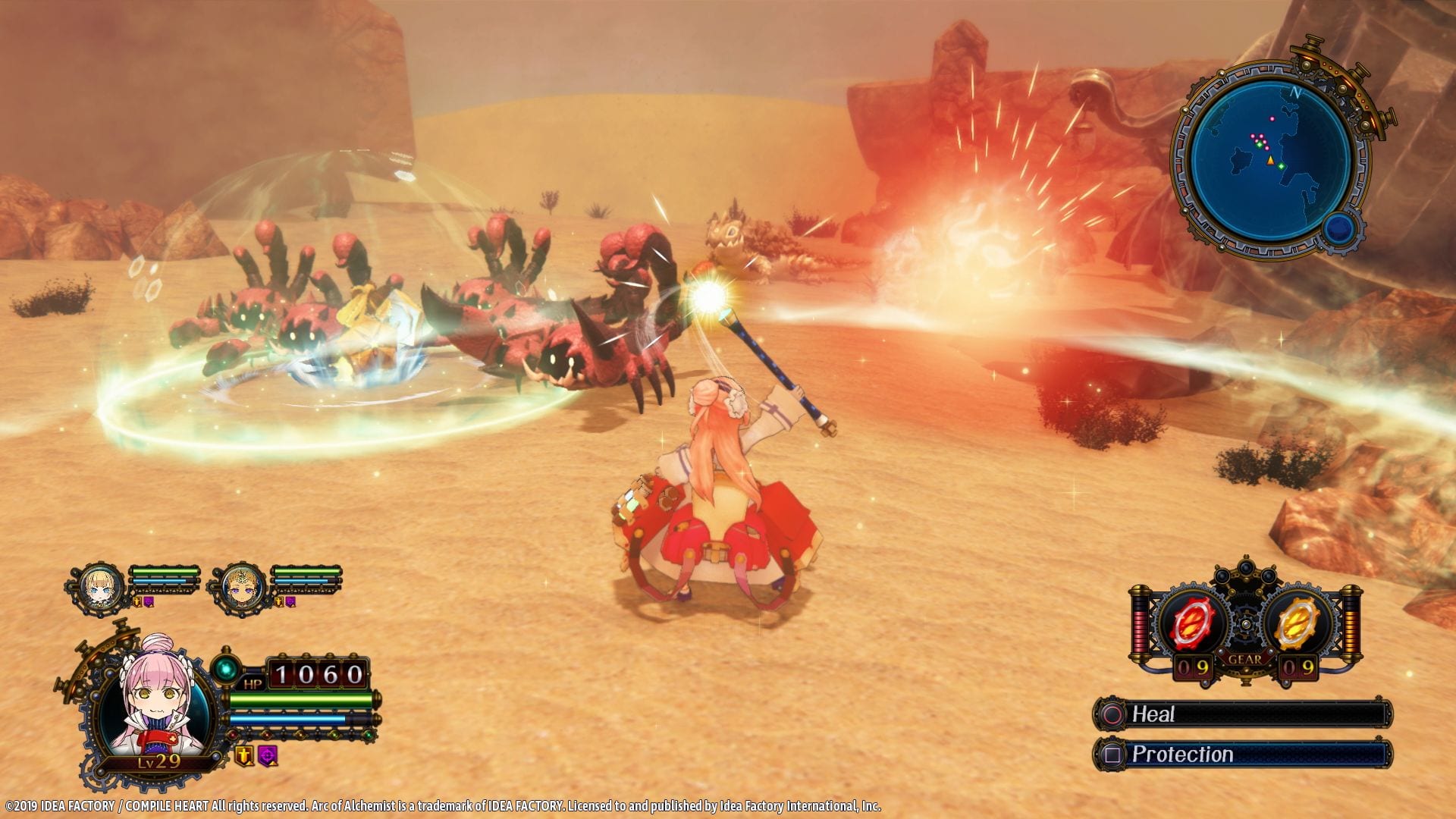Select the yellow gear orb
The height and width of the screenshot is (819, 1456).
(1297, 625)
